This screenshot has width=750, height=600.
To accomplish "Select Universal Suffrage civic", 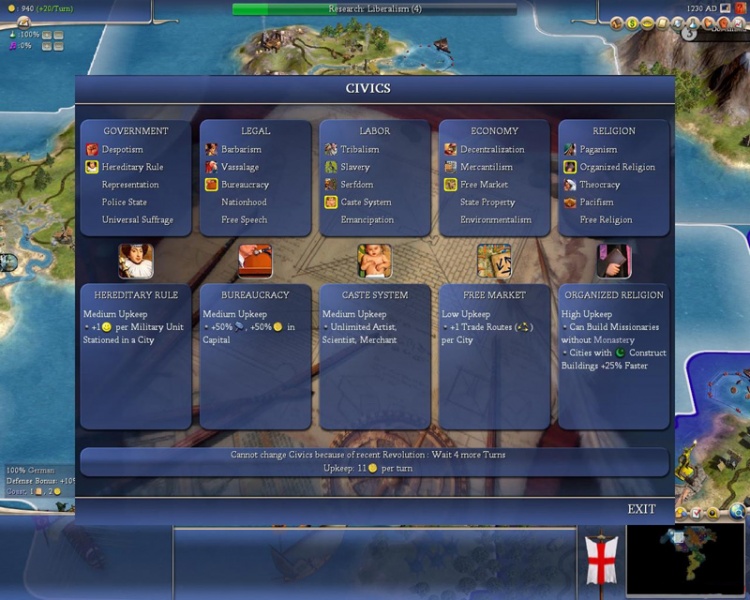I will [x=137, y=220].
